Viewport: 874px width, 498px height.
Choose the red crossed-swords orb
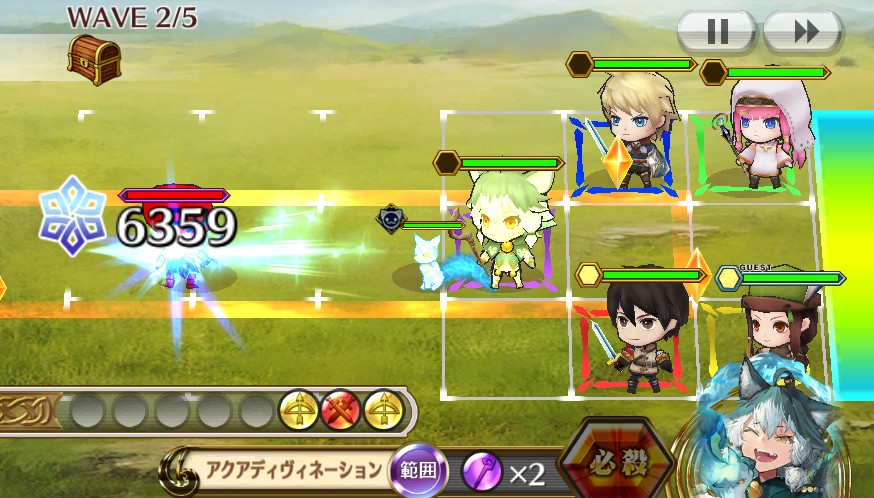340,409
